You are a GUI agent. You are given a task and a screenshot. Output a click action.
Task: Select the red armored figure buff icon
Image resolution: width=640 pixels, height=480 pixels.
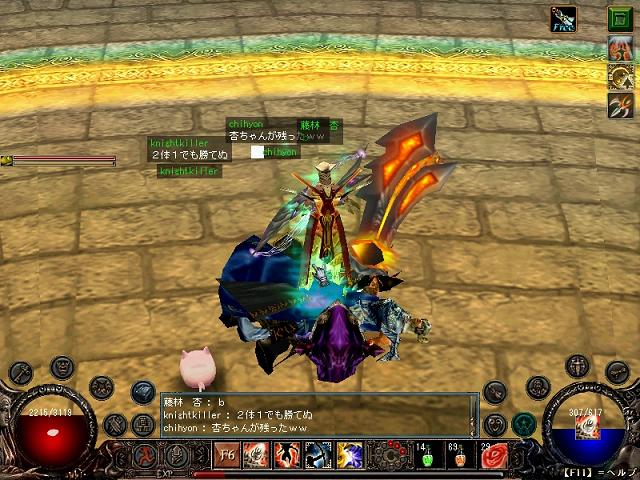point(619,48)
